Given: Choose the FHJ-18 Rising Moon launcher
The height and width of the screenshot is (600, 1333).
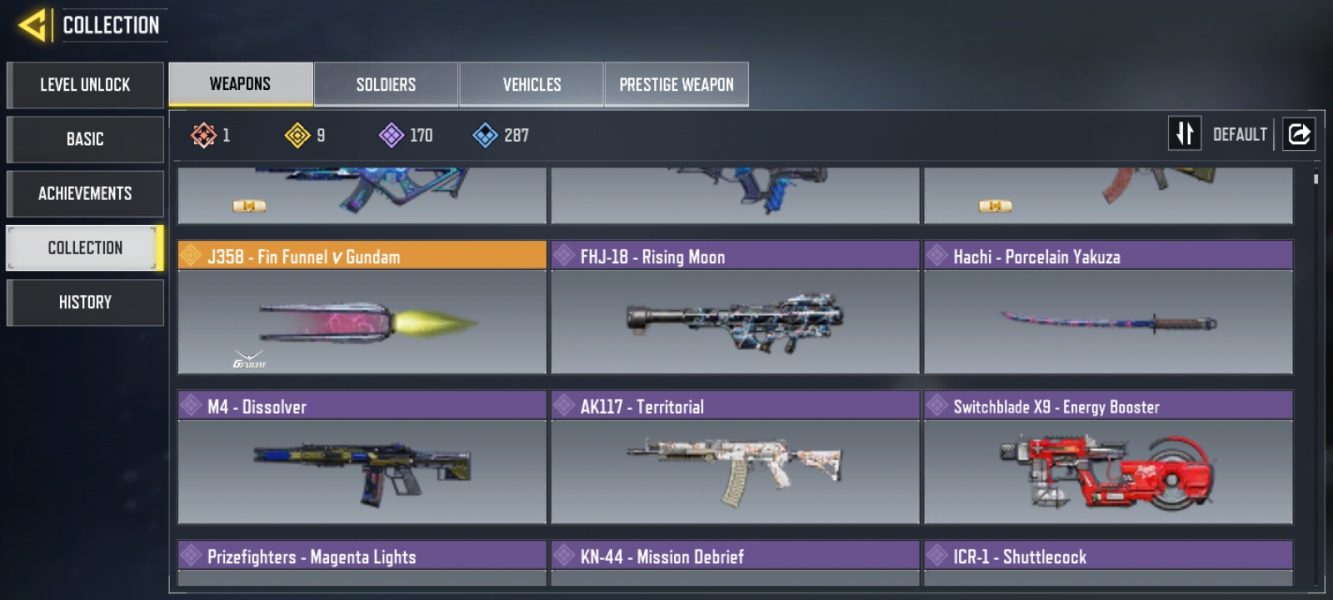Looking at the screenshot, I should pos(735,308).
